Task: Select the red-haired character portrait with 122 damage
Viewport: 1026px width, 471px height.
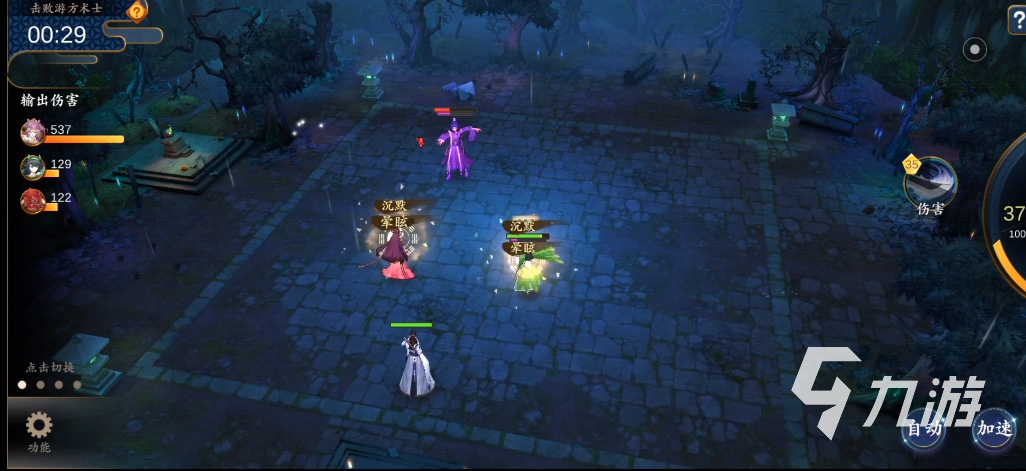Action: [33, 200]
